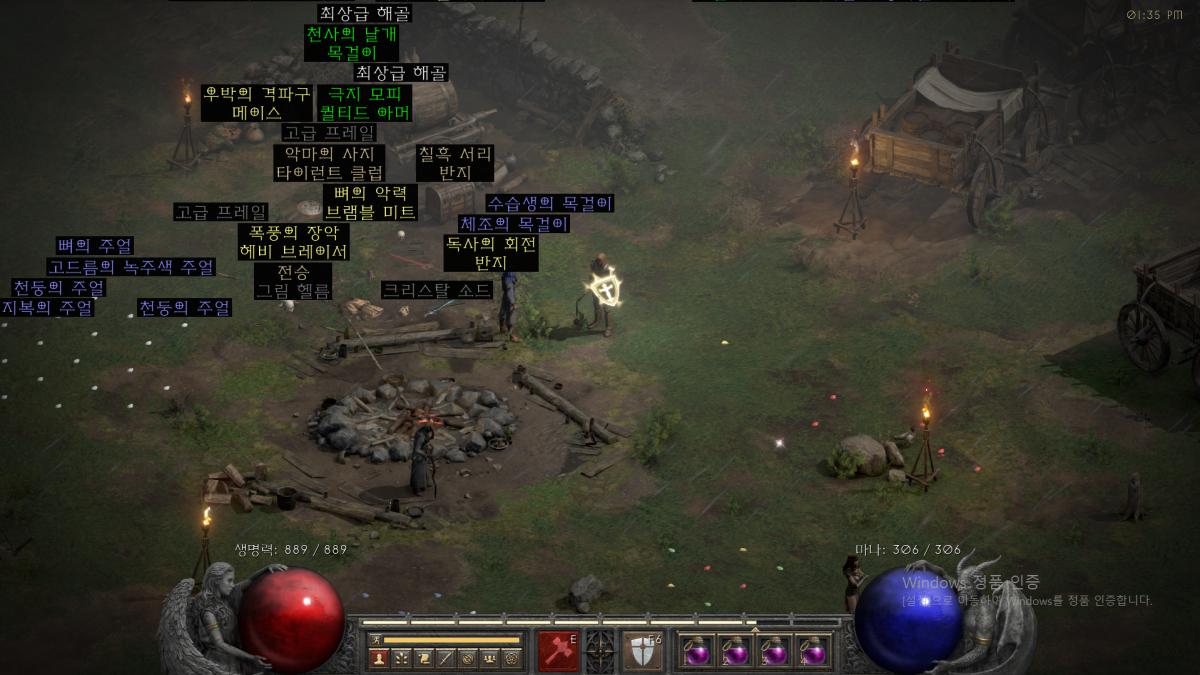Viewport: 1200px width, 675px height.
Task: Drink the purple potion in belt slot 4
Action: point(814,651)
